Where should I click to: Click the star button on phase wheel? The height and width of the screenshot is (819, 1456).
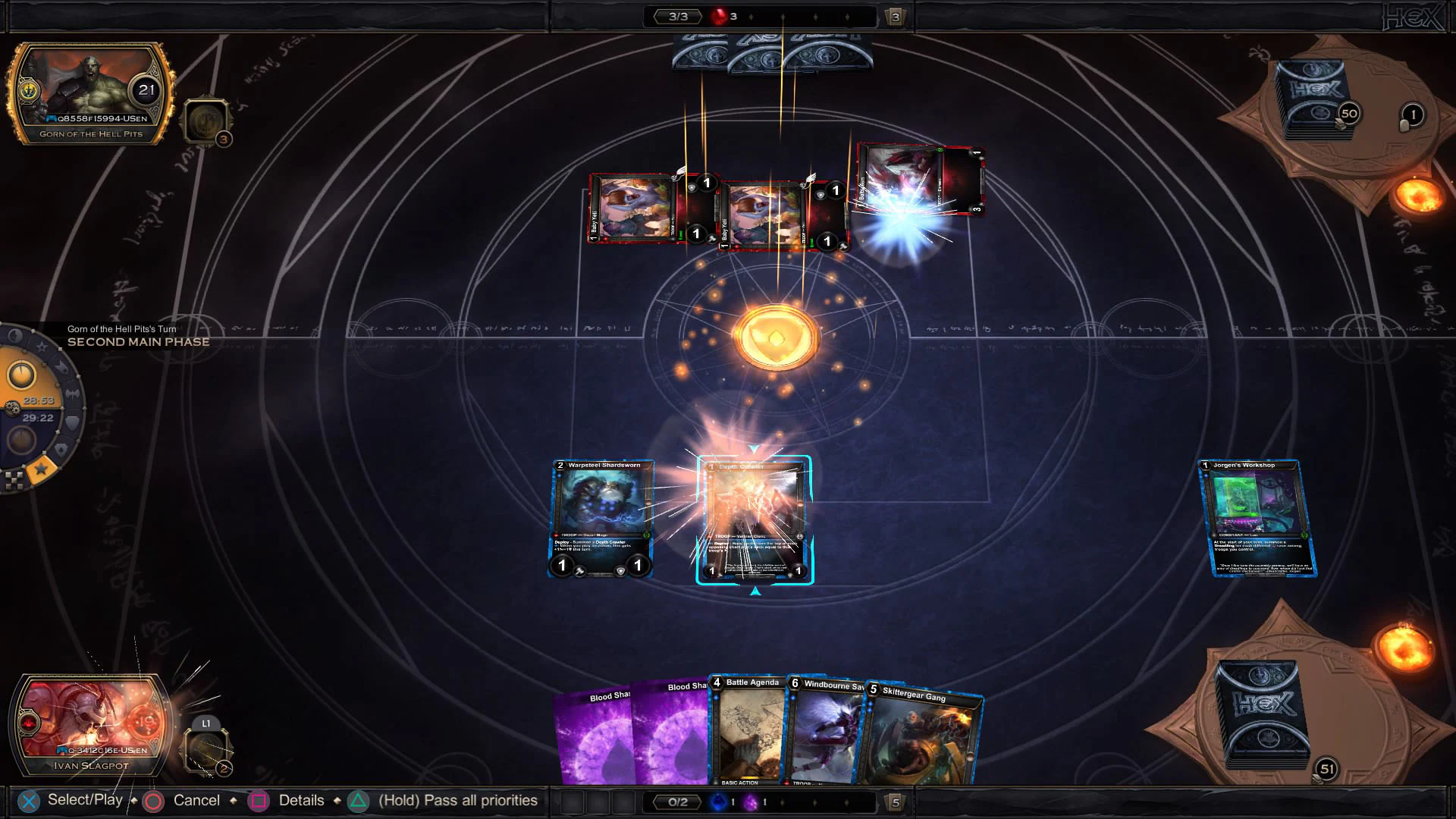click(42, 469)
